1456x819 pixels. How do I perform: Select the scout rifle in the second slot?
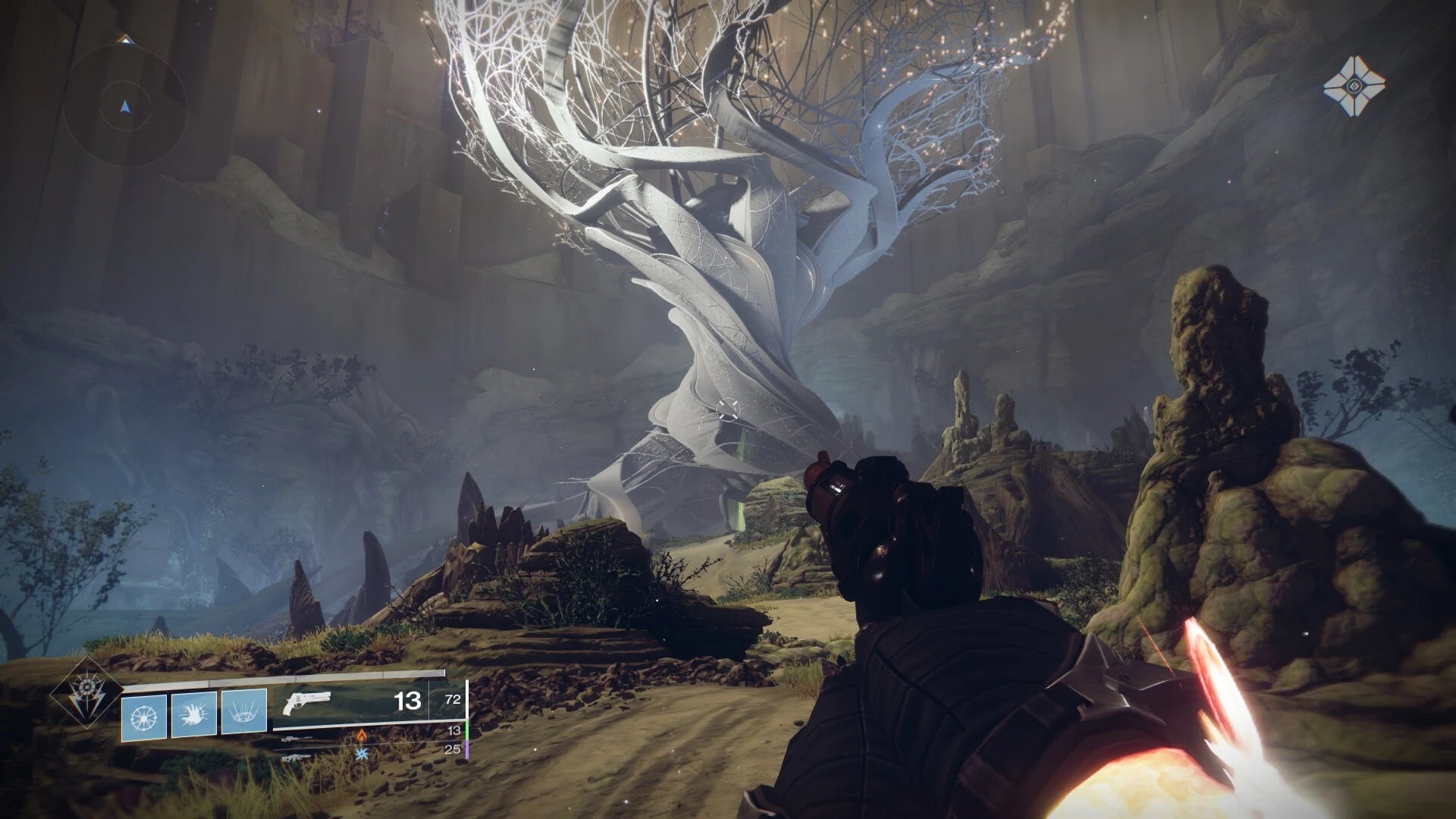[x=298, y=738]
